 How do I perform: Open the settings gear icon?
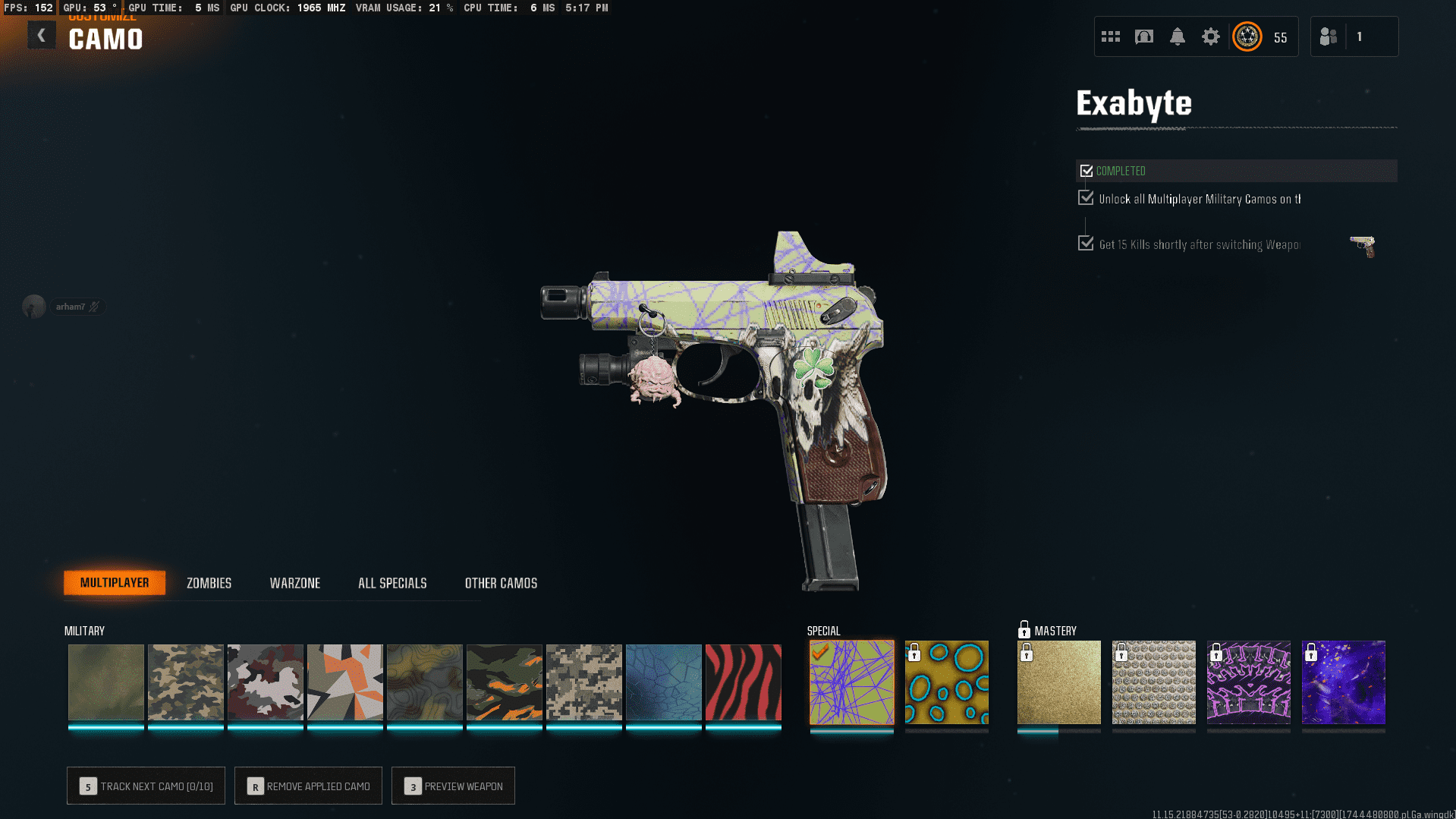[1210, 36]
